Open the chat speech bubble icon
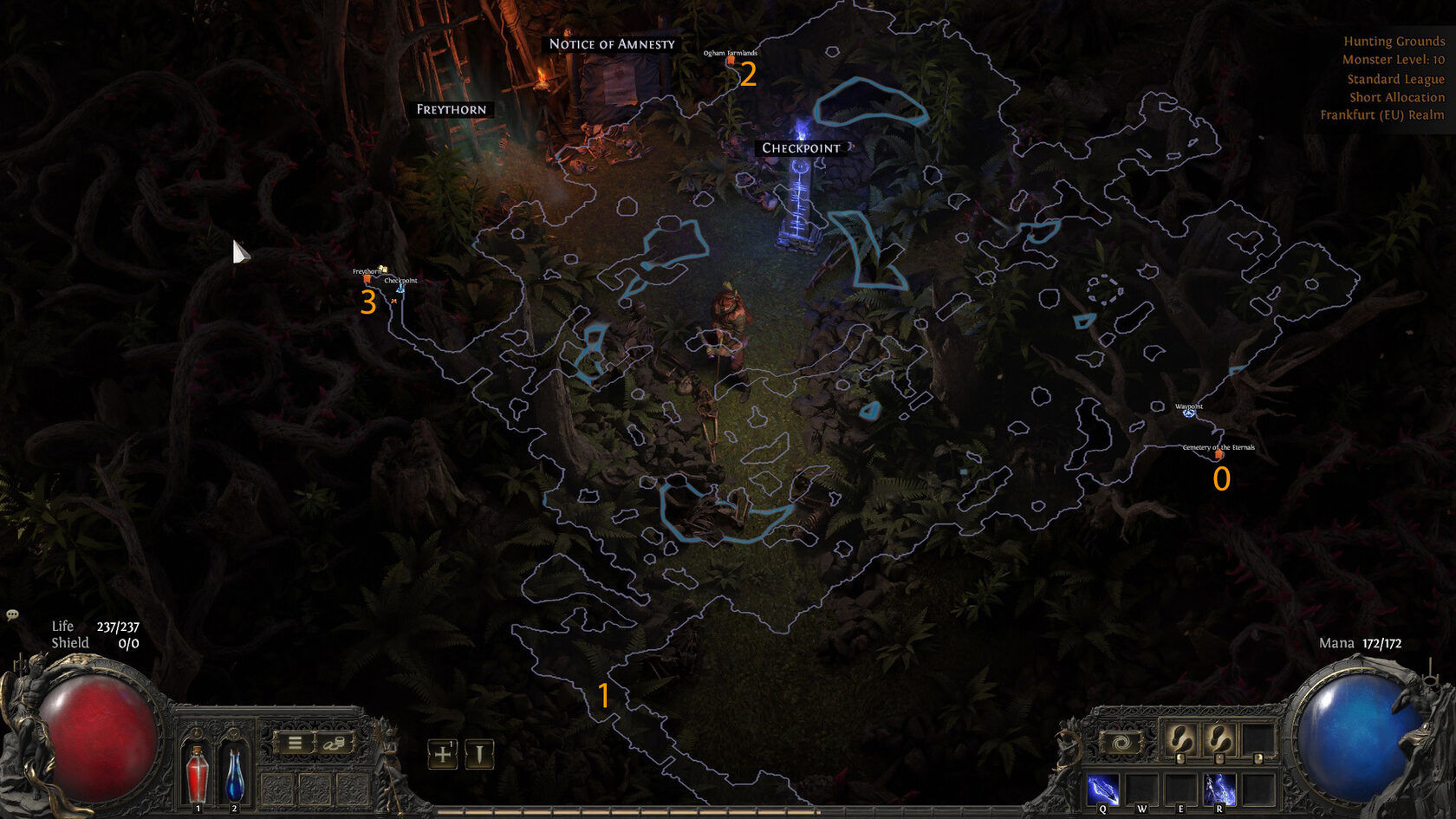1456x819 pixels. (12, 614)
